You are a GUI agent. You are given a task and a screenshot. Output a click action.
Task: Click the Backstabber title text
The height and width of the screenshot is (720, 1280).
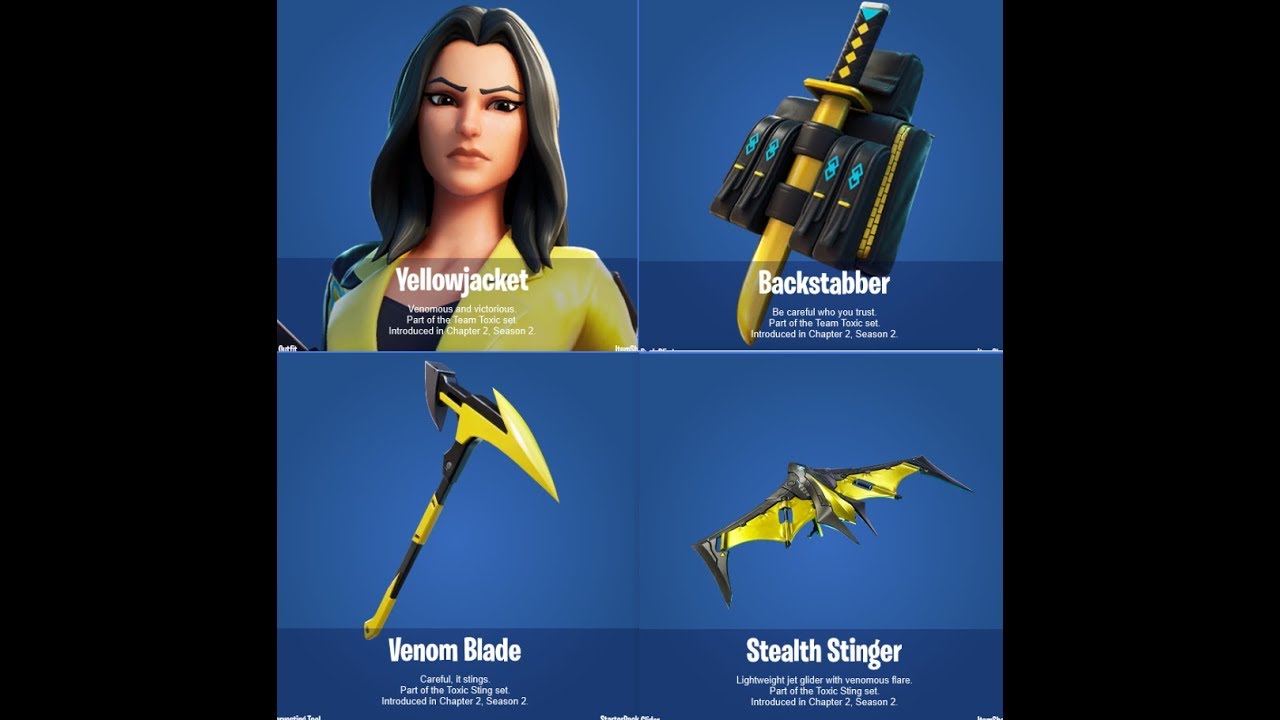[825, 284]
